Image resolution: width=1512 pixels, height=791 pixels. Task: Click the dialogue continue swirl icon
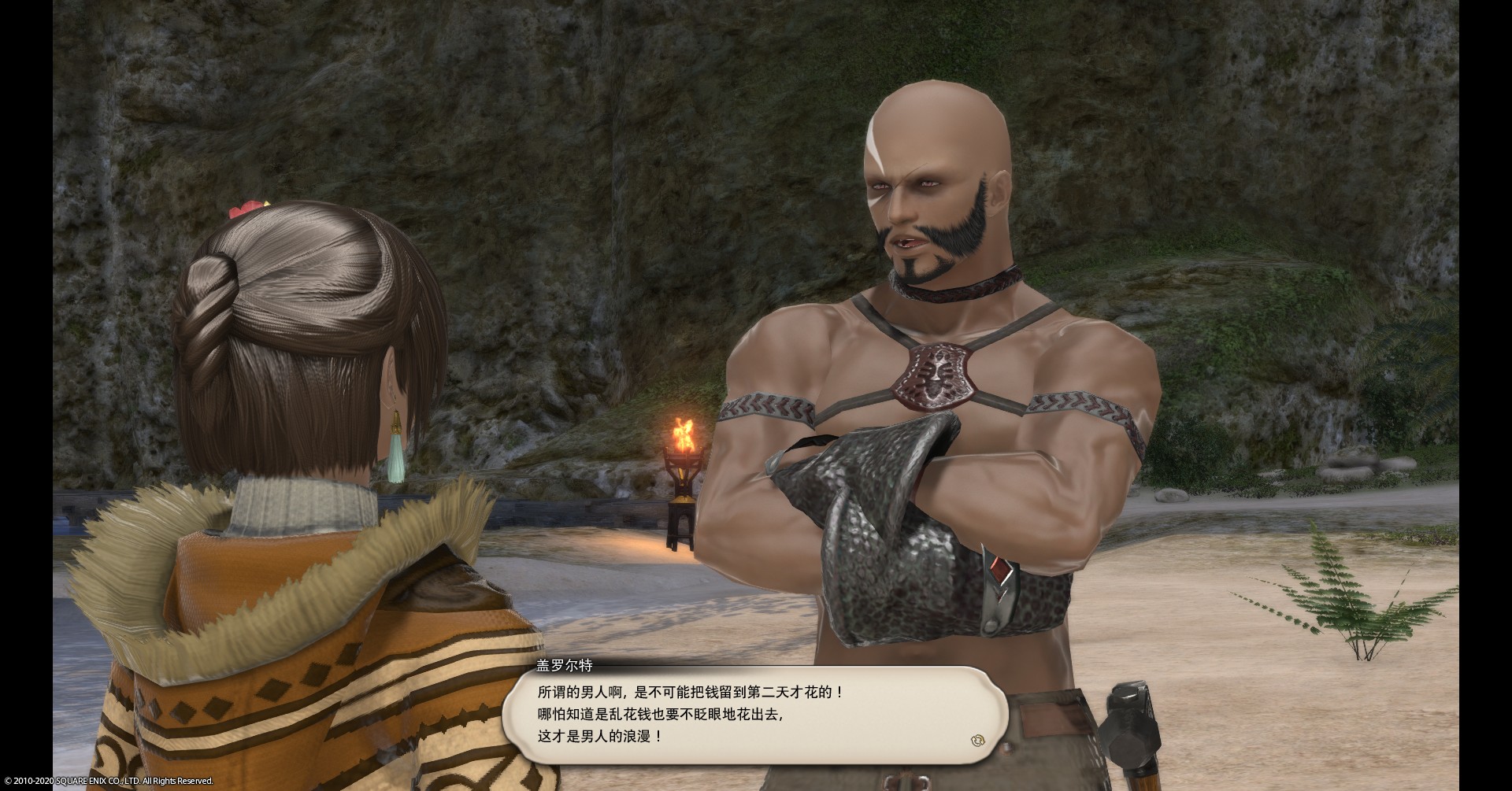pos(979,739)
